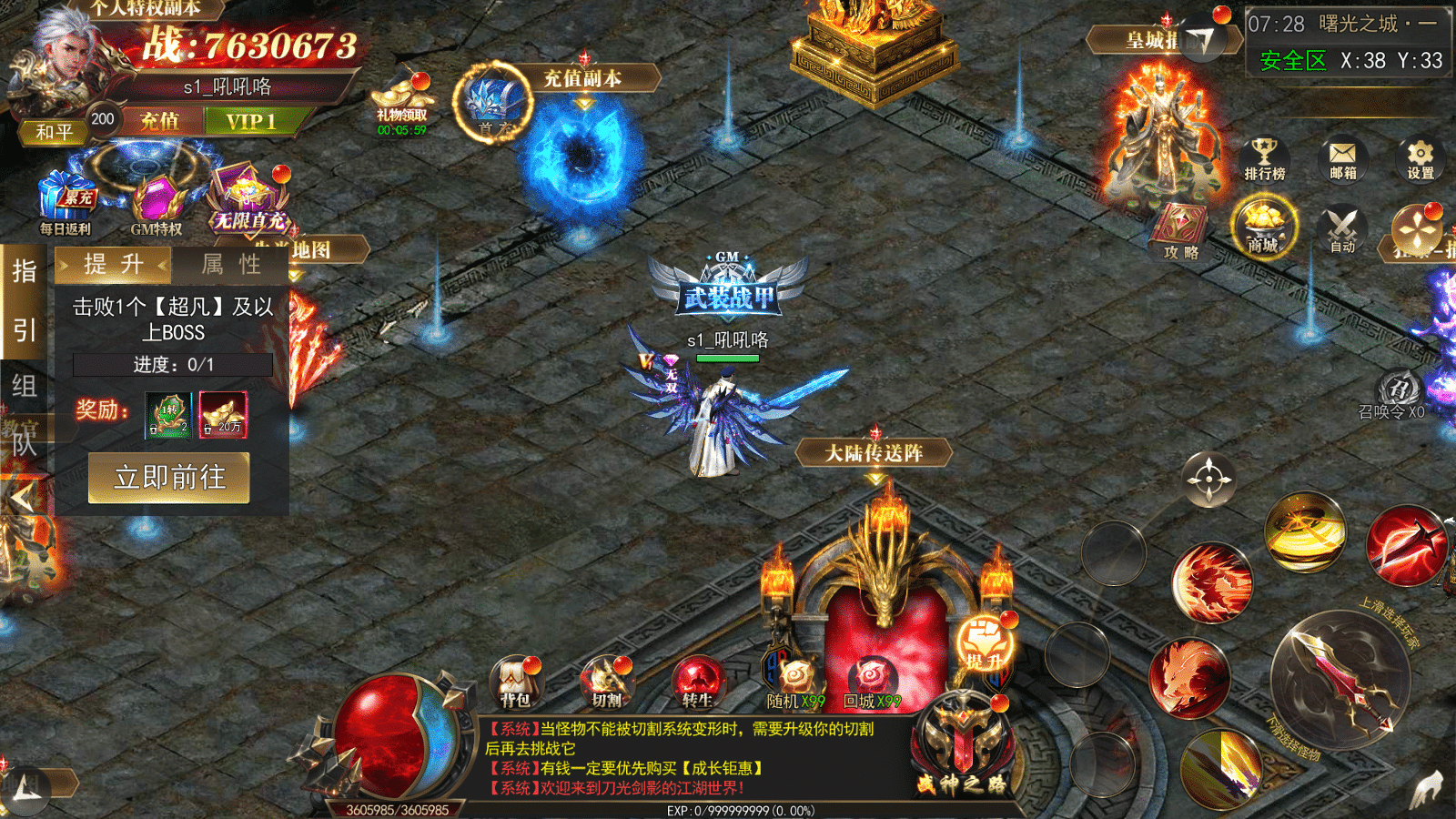
Task: Open the 排行榜 ranking icon
Action: point(1265,159)
